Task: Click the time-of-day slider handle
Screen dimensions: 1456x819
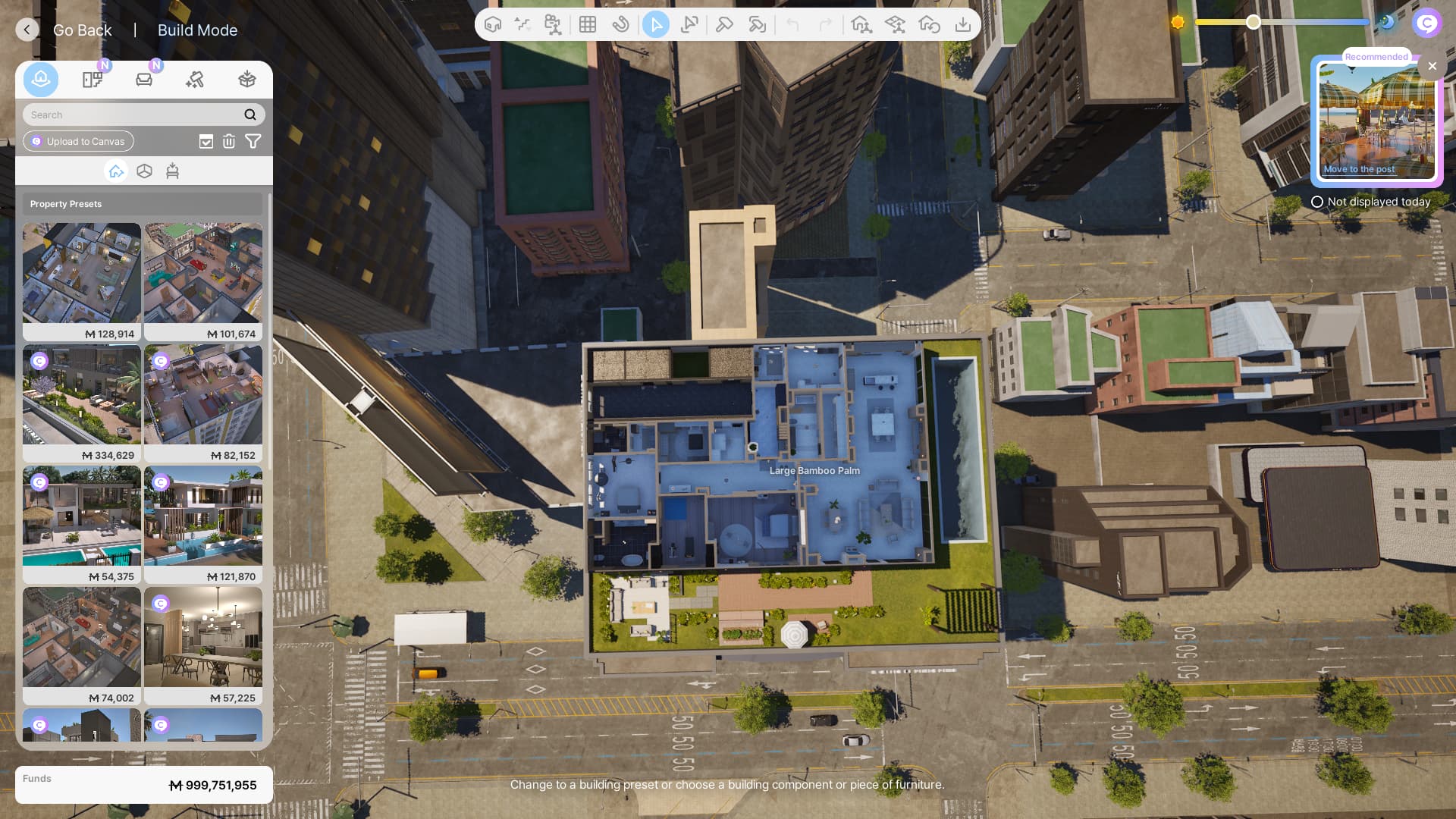Action: pos(1254,22)
